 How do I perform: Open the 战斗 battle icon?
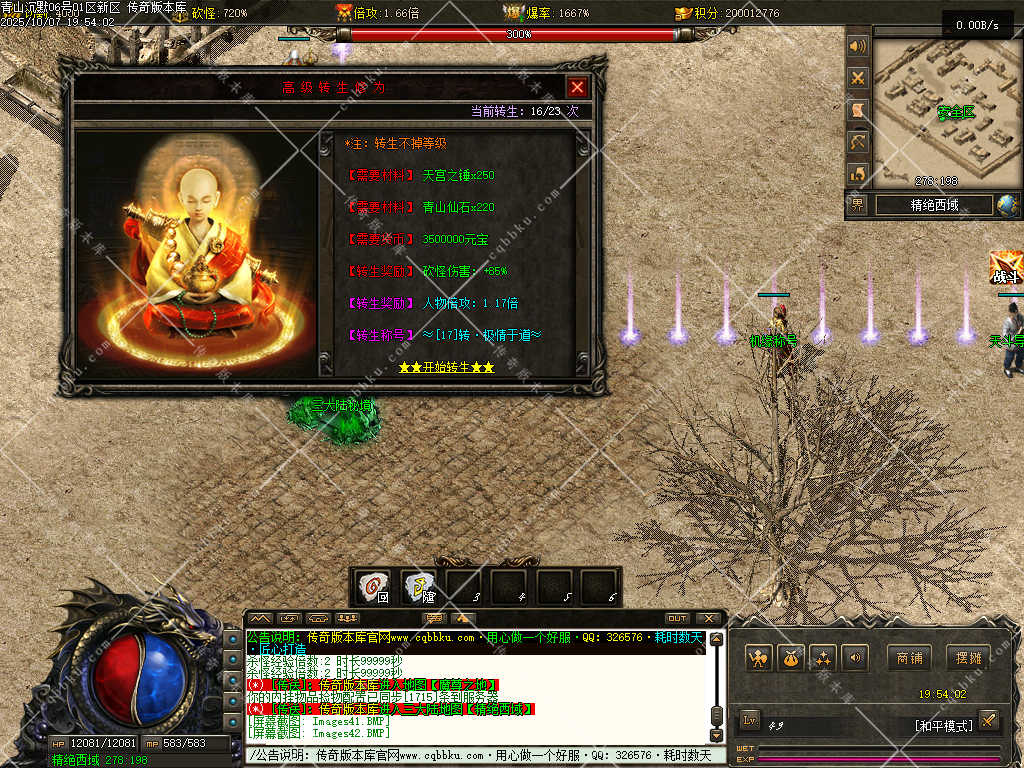click(x=1005, y=268)
